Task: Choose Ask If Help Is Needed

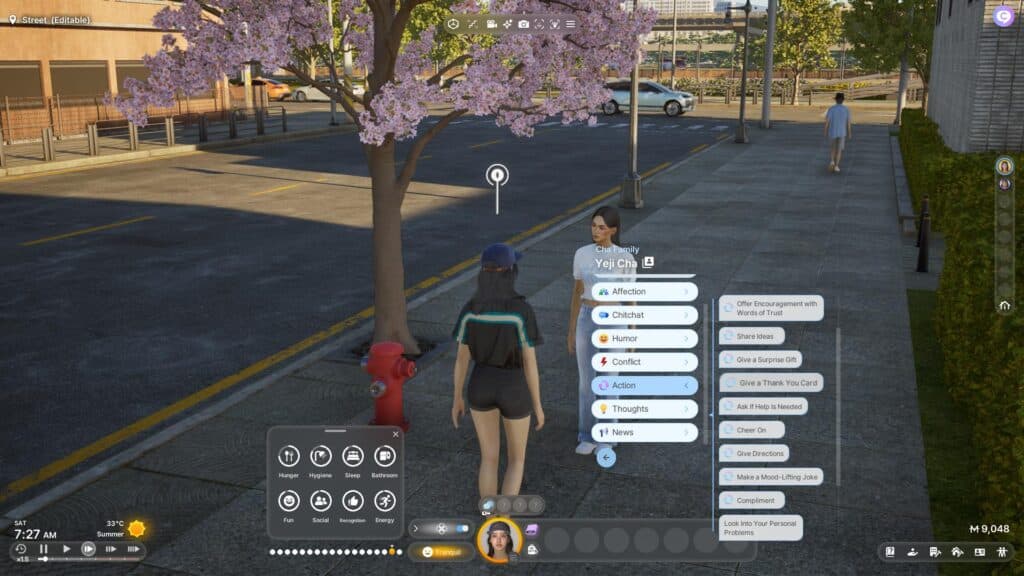Action: (763, 406)
